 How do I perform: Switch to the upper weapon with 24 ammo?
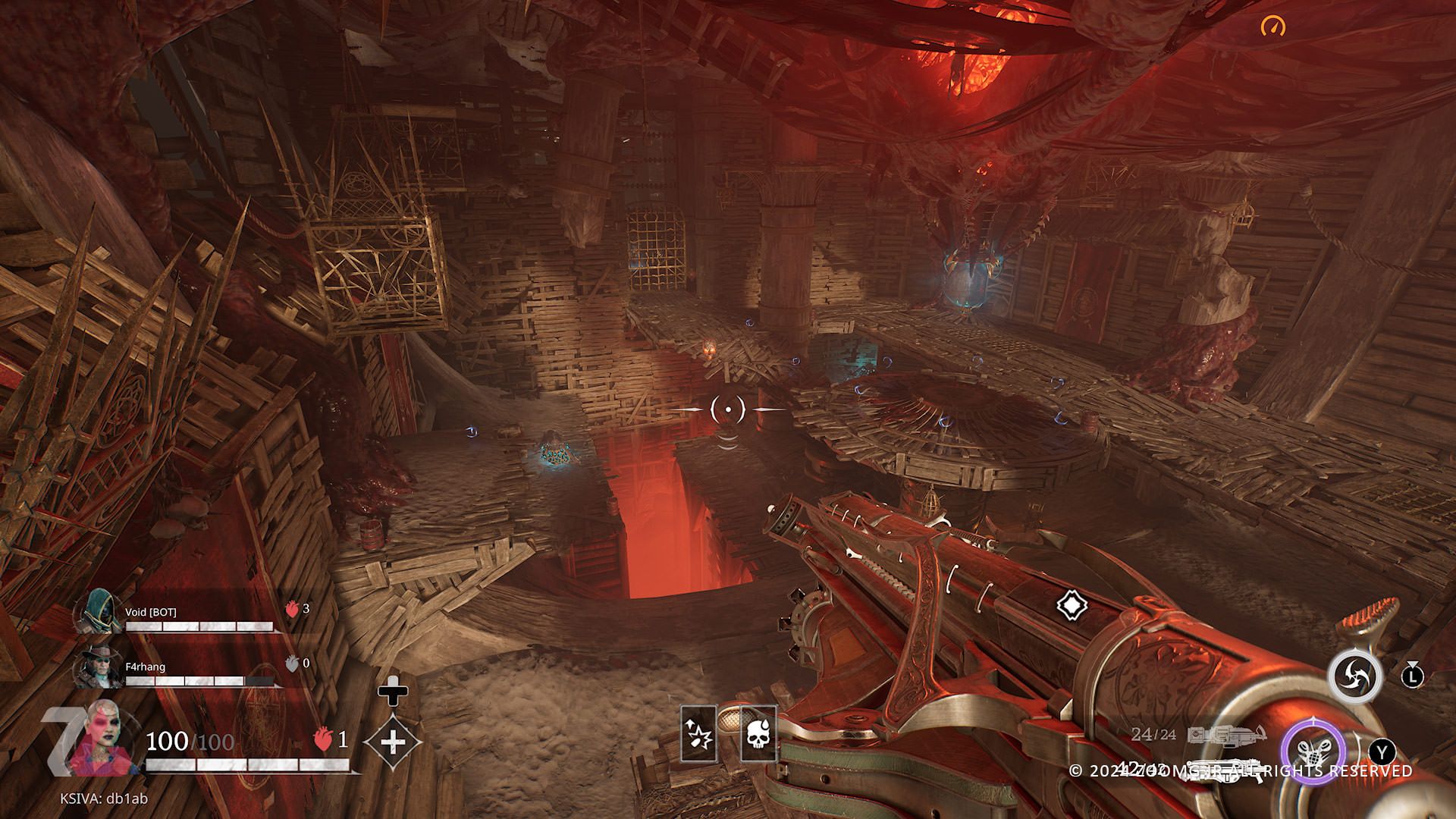click(1226, 734)
